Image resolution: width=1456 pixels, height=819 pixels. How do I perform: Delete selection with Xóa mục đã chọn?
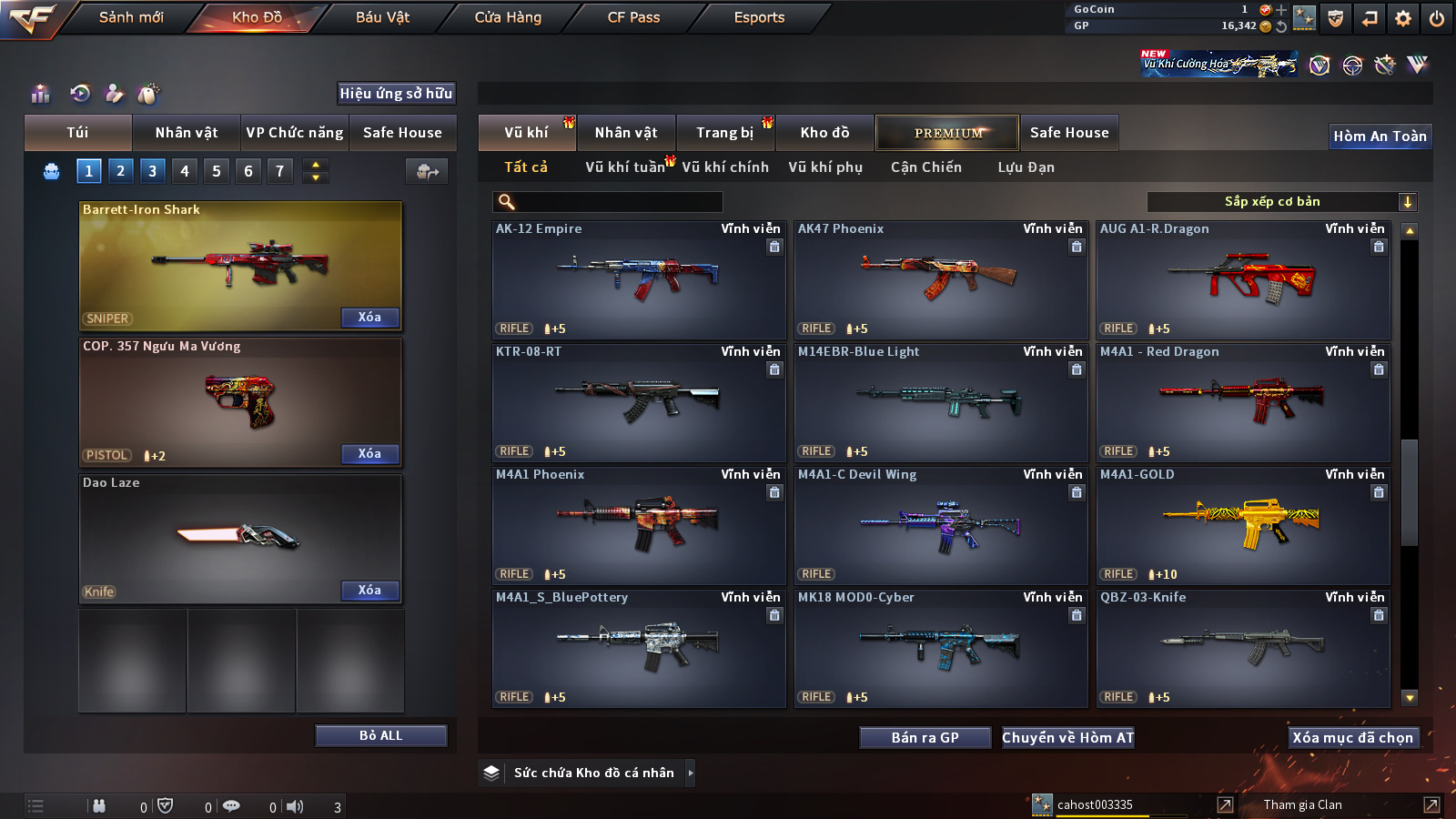click(x=1352, y=738)
